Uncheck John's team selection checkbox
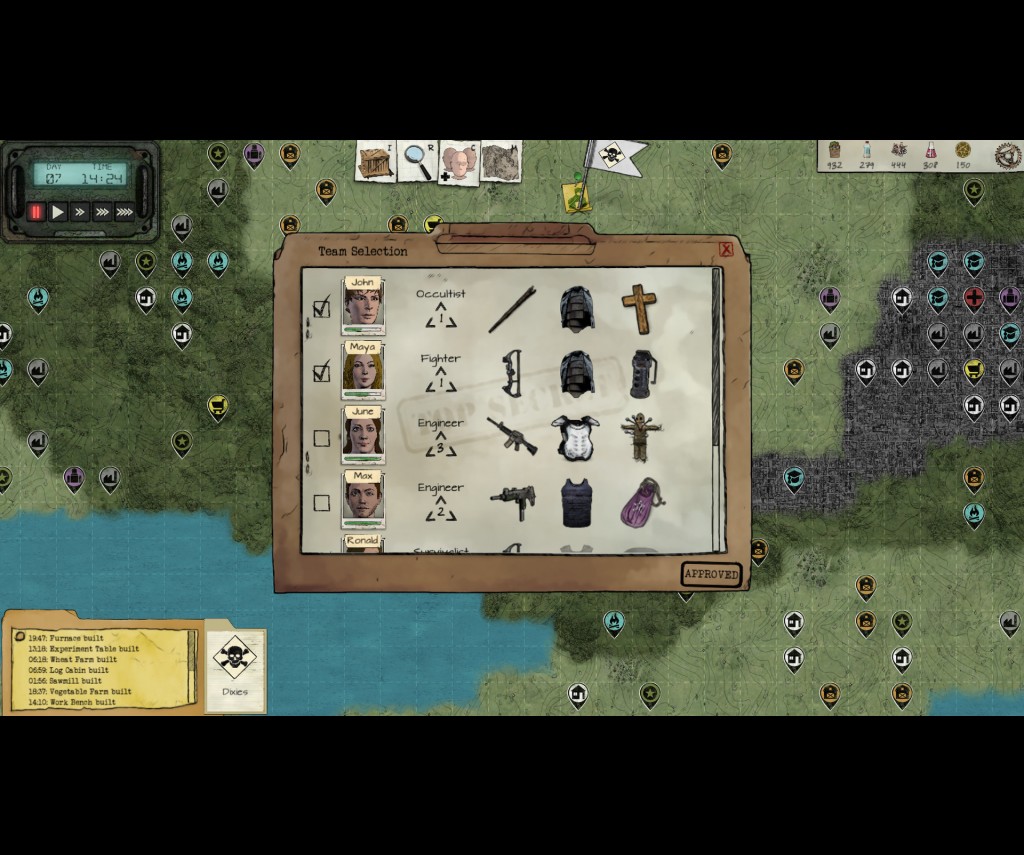1024x855 pixels. [321, 308]
